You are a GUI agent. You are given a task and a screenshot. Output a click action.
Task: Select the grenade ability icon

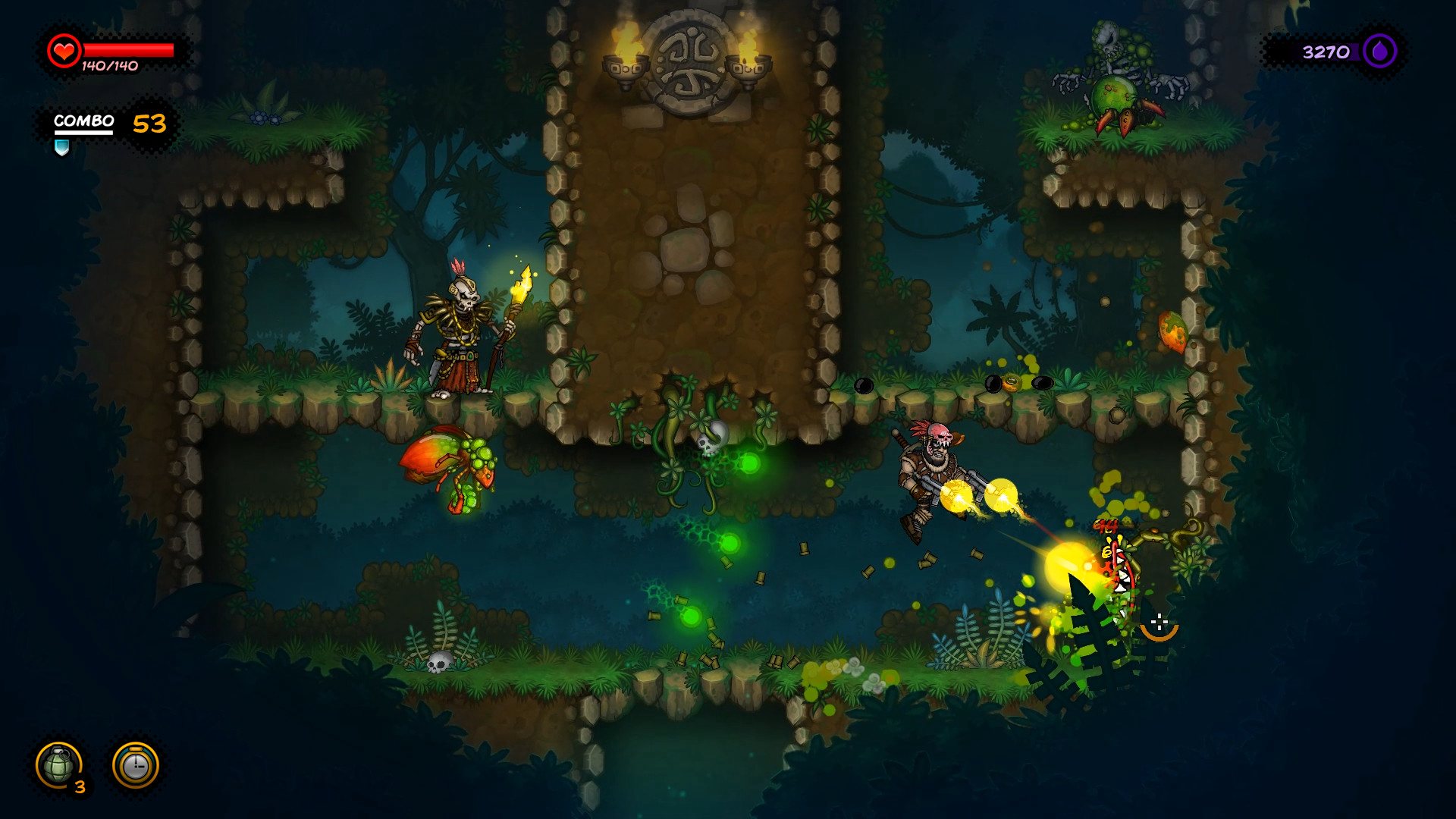59,765
